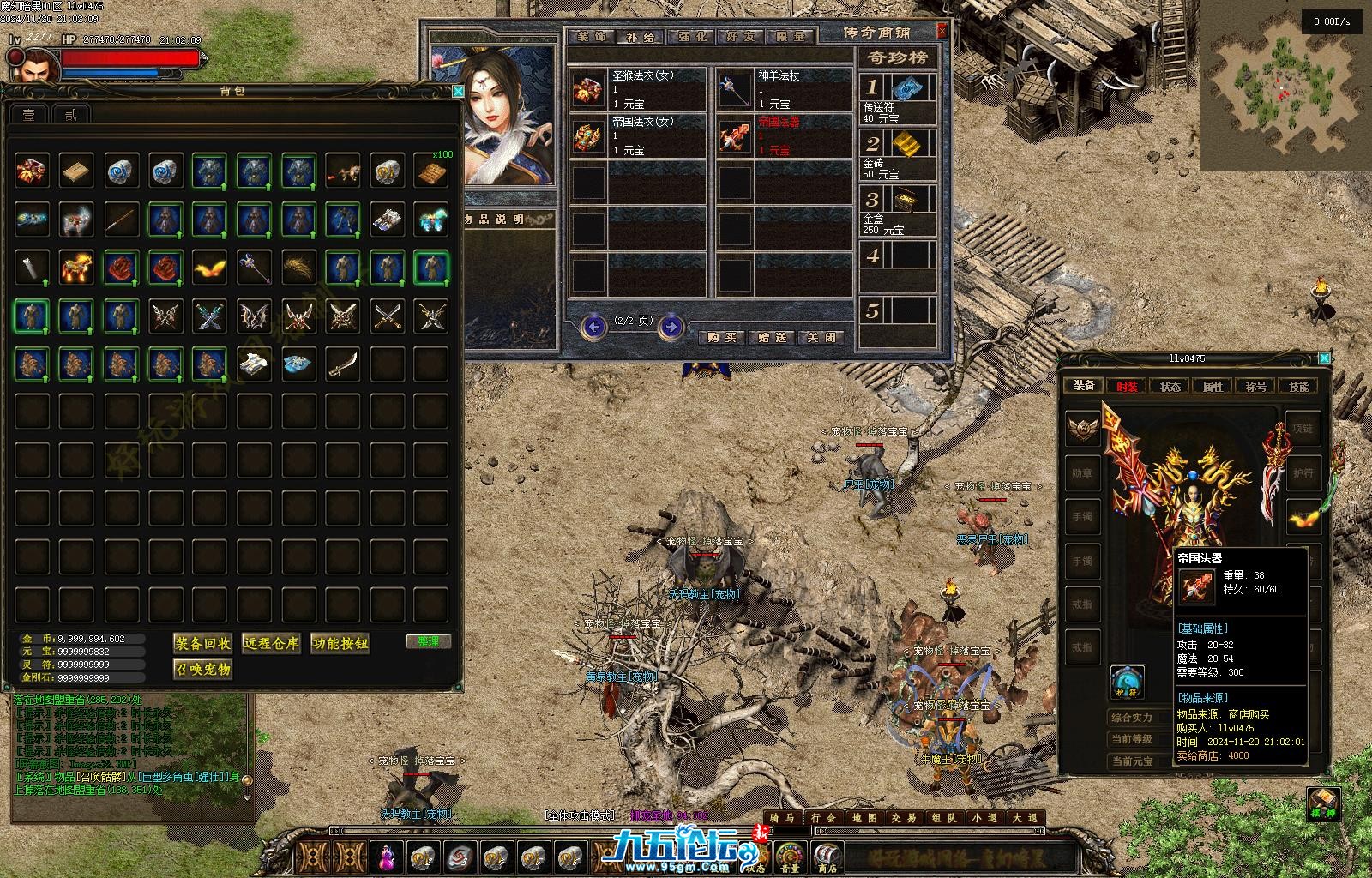
Task: Go to the previous shop page
Action: tap(593, 327)
